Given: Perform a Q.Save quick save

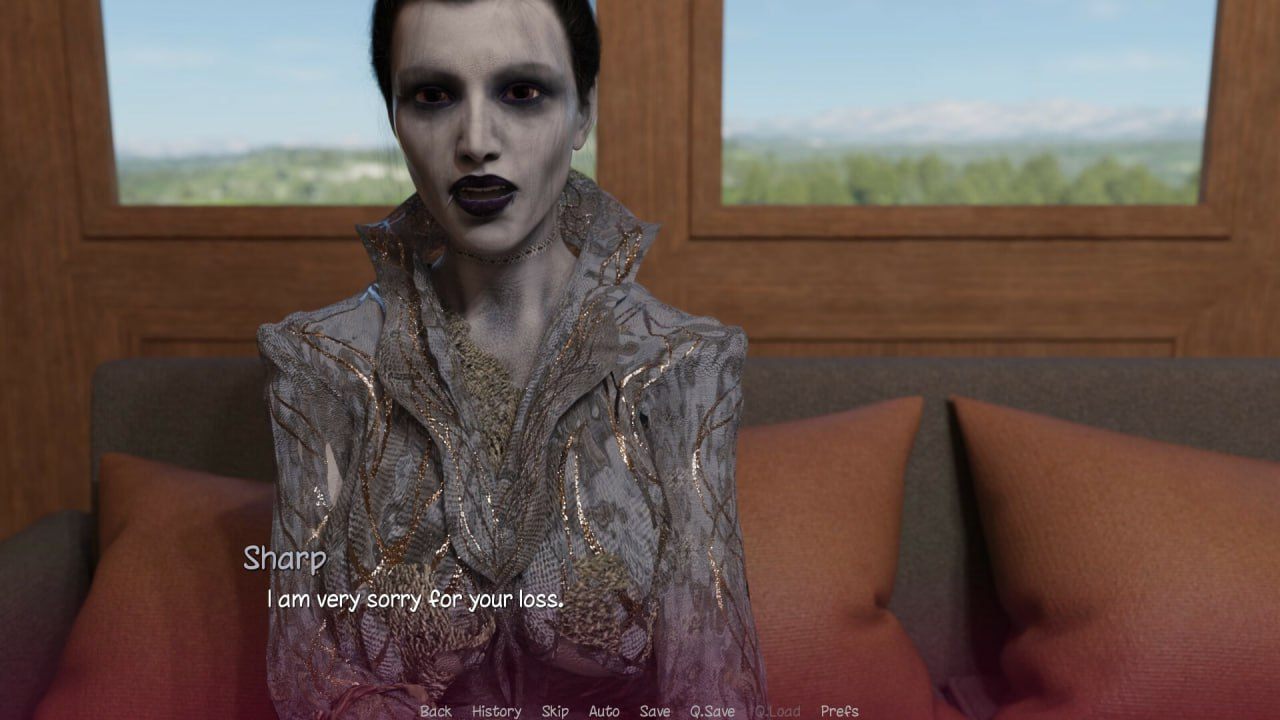Looking at the screenshot, I should (712, 712).
